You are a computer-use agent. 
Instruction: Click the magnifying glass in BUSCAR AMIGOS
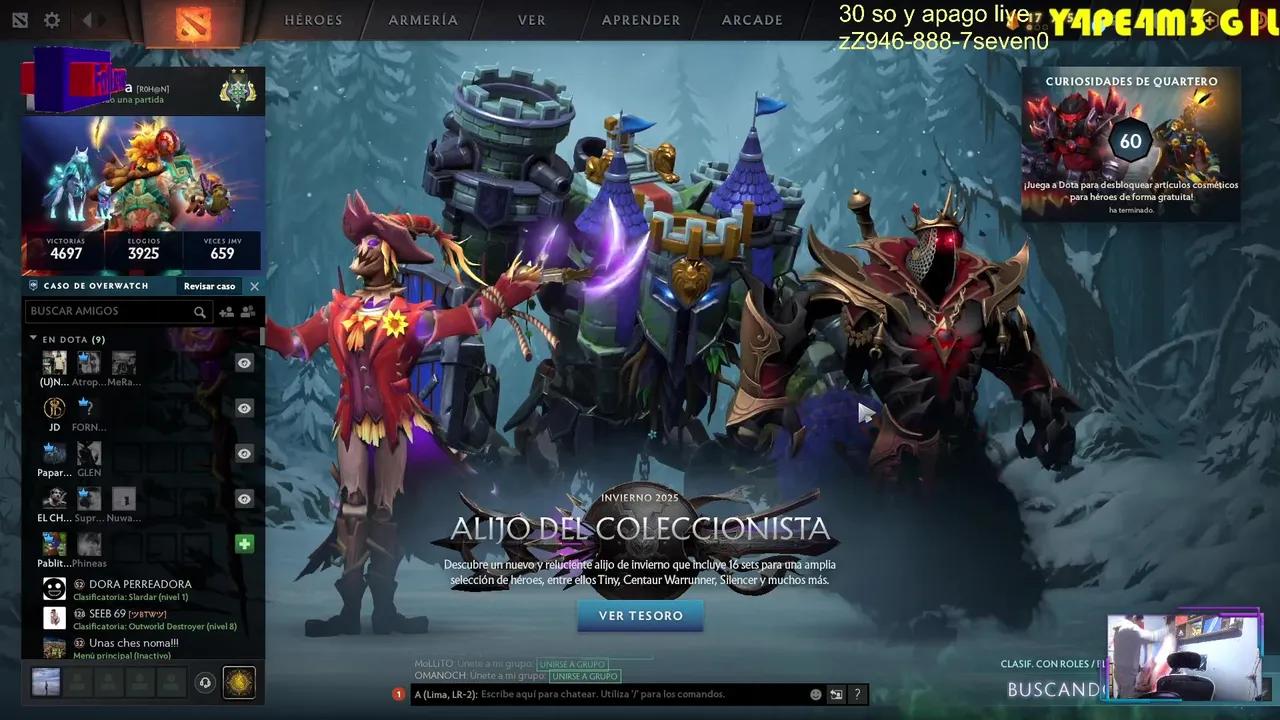pos(200,311)
